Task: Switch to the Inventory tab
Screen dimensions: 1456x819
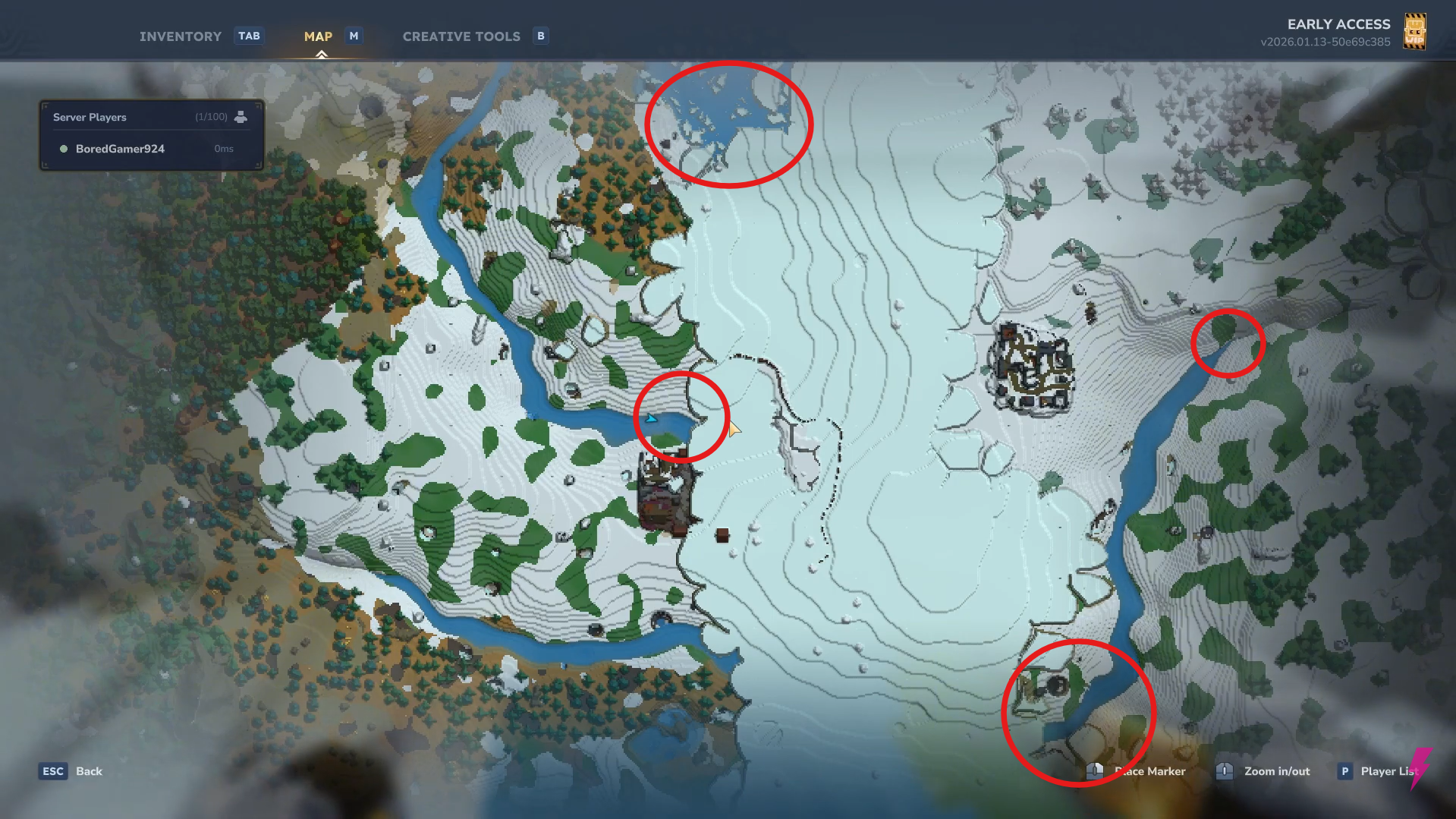Action: (x=180, y=36)
